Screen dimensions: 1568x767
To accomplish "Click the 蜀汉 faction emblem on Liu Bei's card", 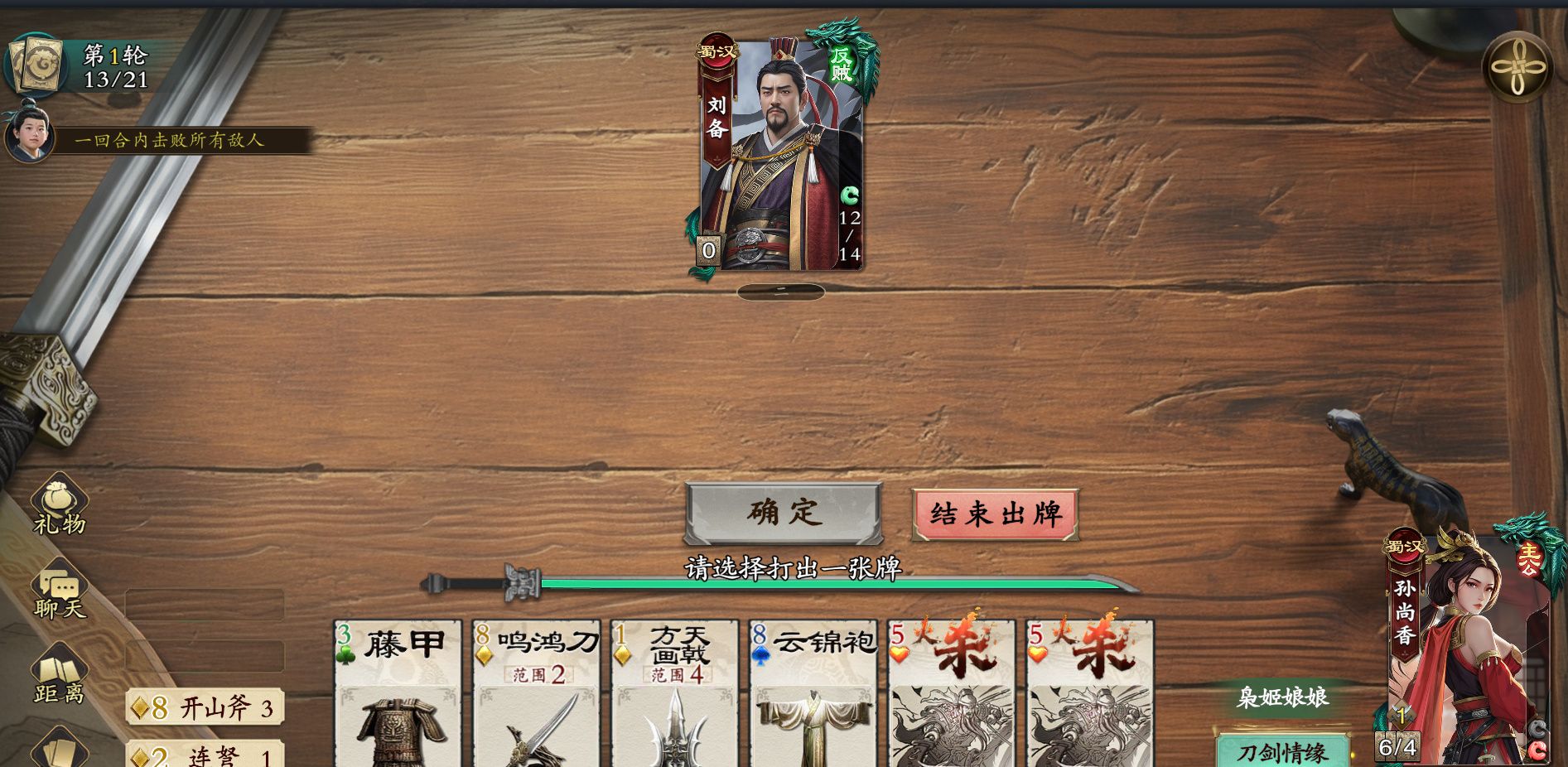I will [x=716, y=48].
